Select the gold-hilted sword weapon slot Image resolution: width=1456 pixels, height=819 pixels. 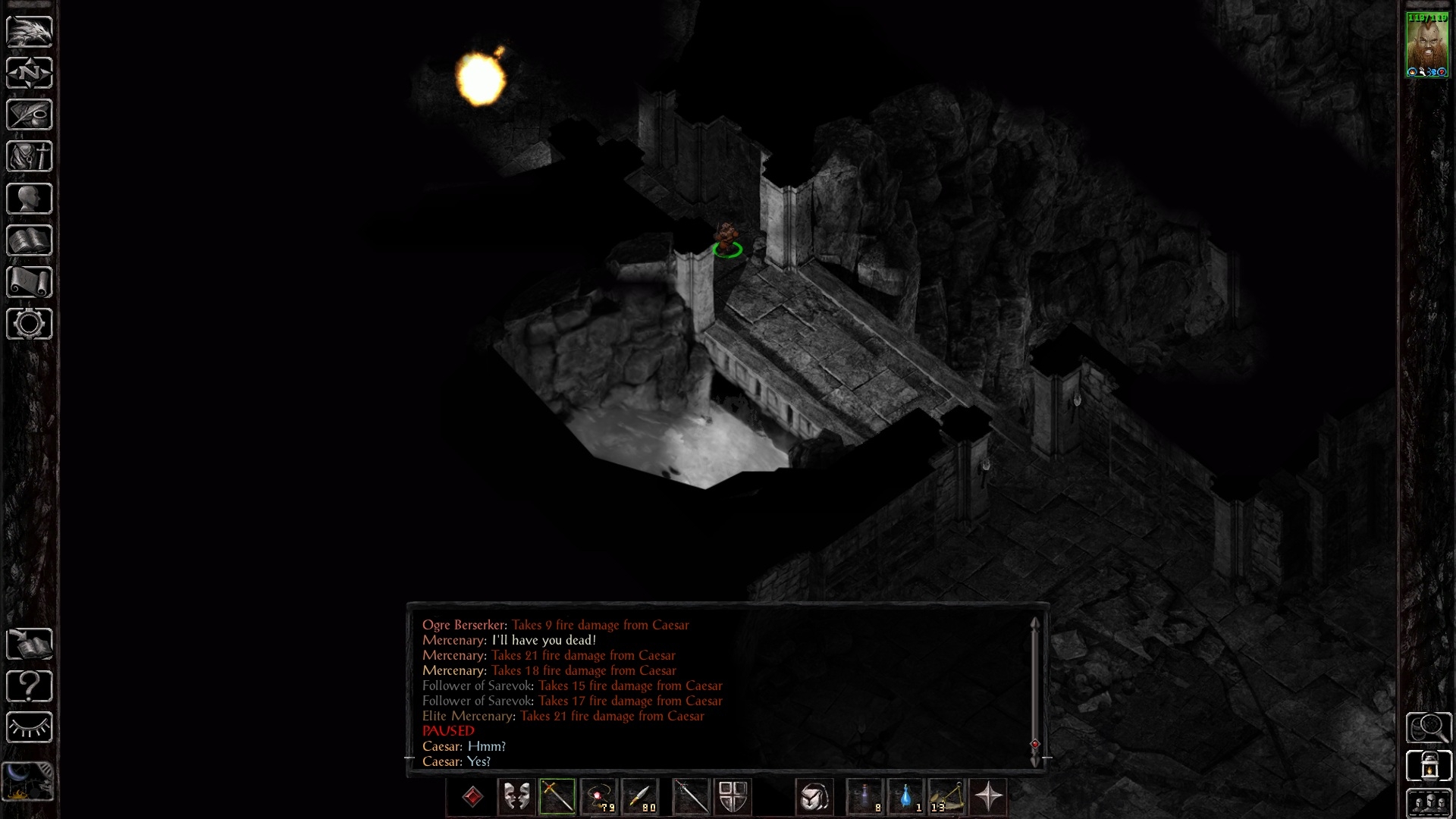click(557, 797)
